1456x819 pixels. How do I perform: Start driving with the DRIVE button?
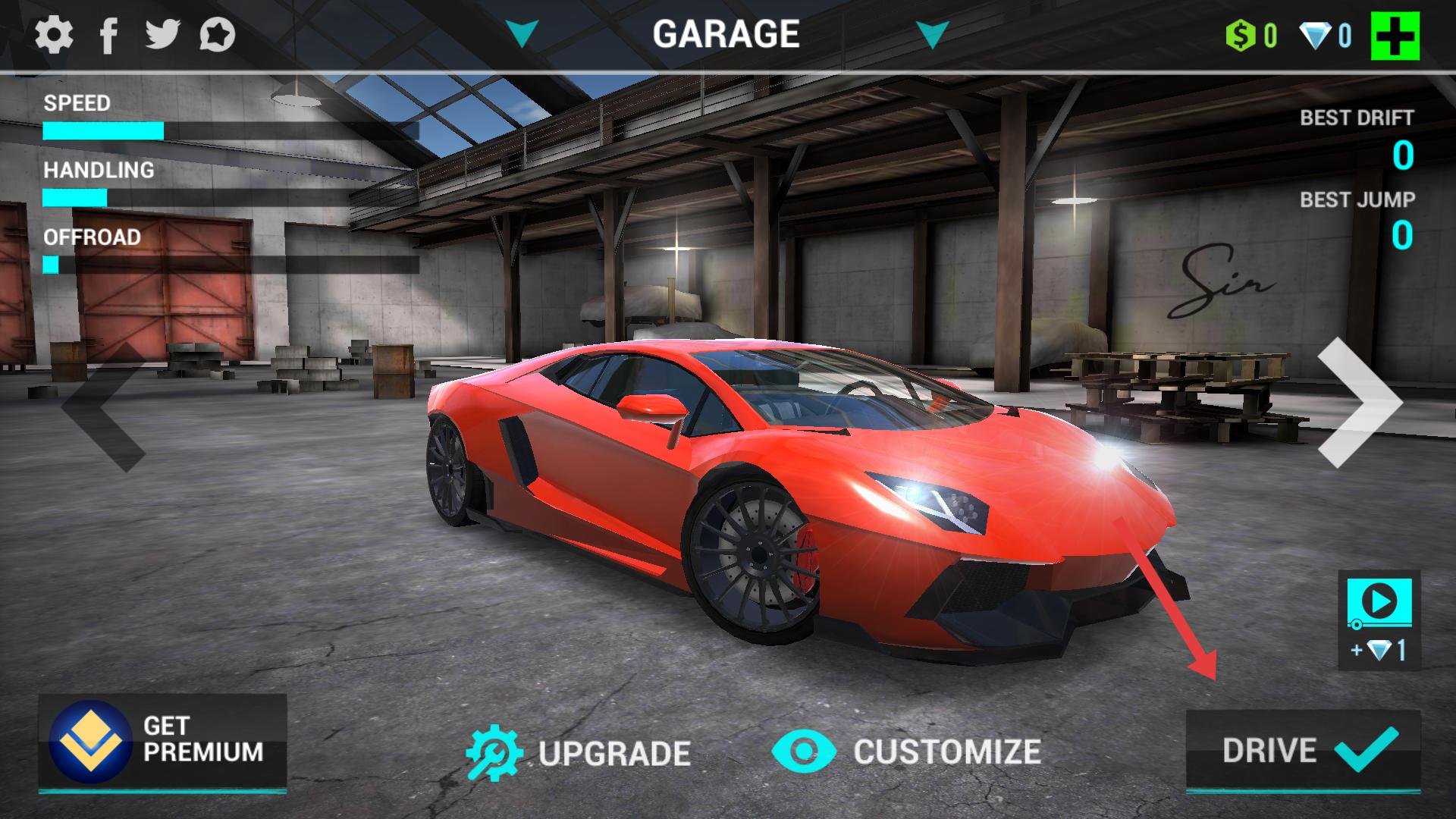tap(1303, 751)
